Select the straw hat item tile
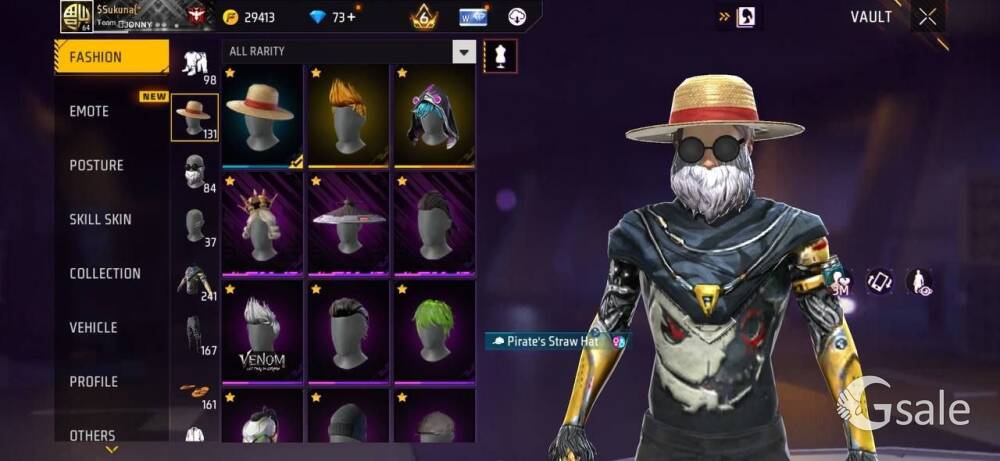Screen dimensions: 1000x461 262,115
